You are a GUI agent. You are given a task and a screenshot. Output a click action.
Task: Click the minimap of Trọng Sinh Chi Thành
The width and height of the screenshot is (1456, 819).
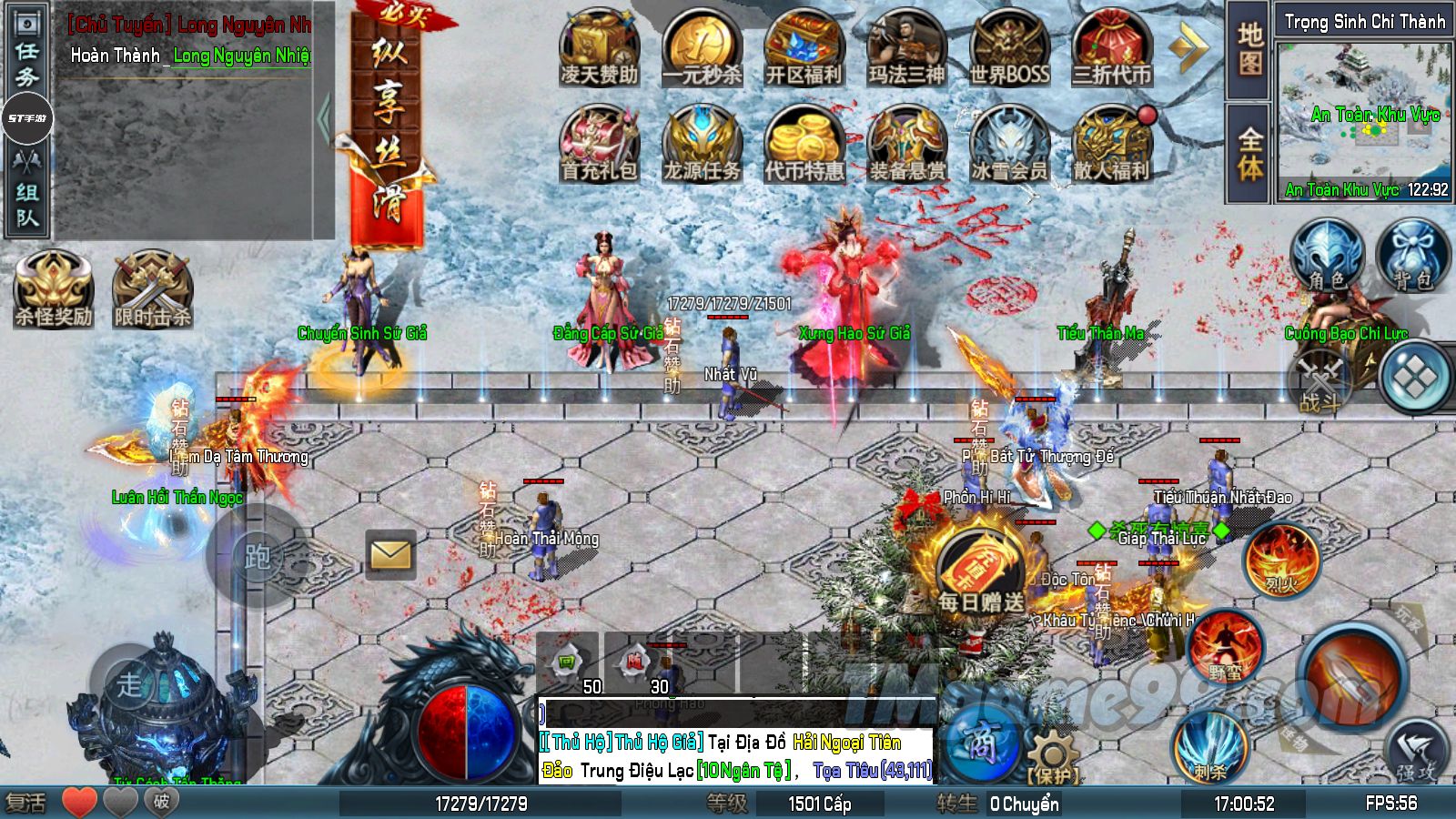[1362, 114]
